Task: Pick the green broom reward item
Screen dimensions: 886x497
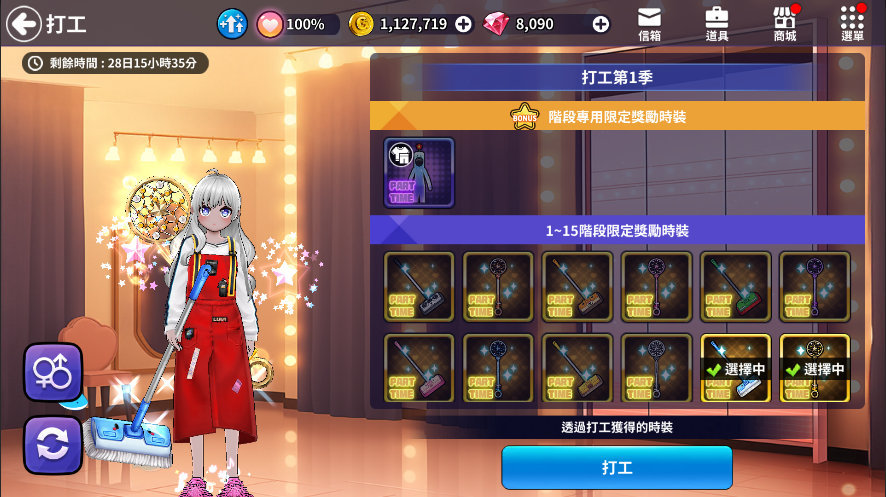Action: 735,286
